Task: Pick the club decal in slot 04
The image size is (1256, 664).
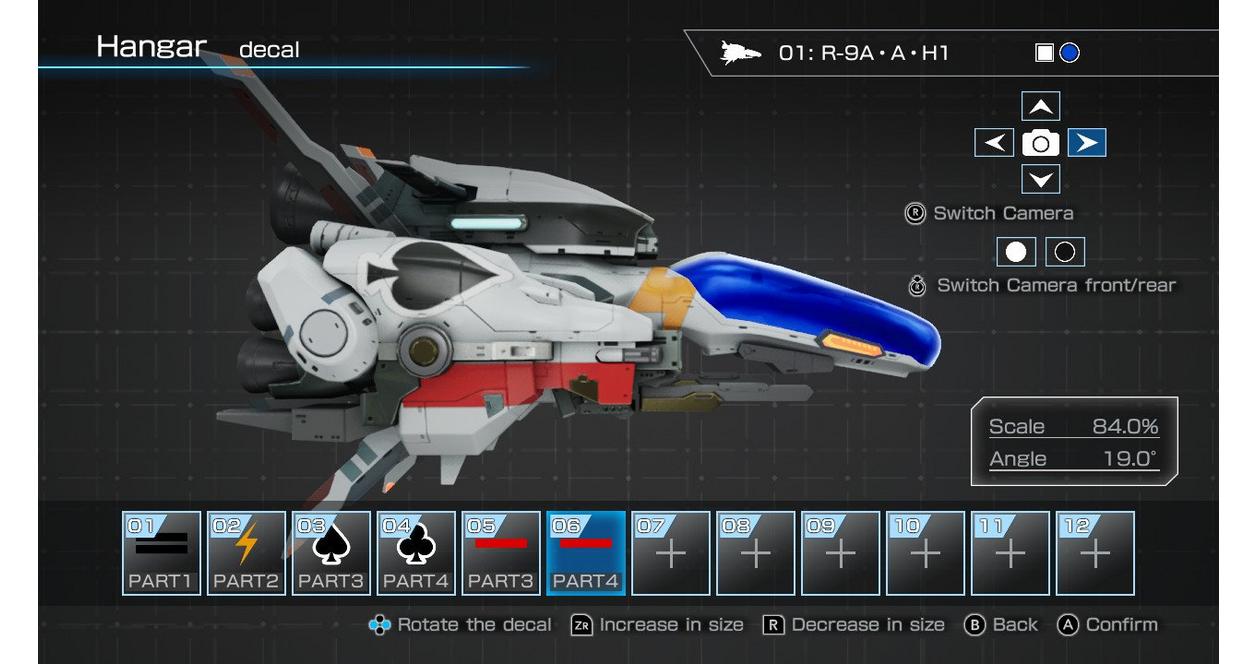Action: coord(416,553)
